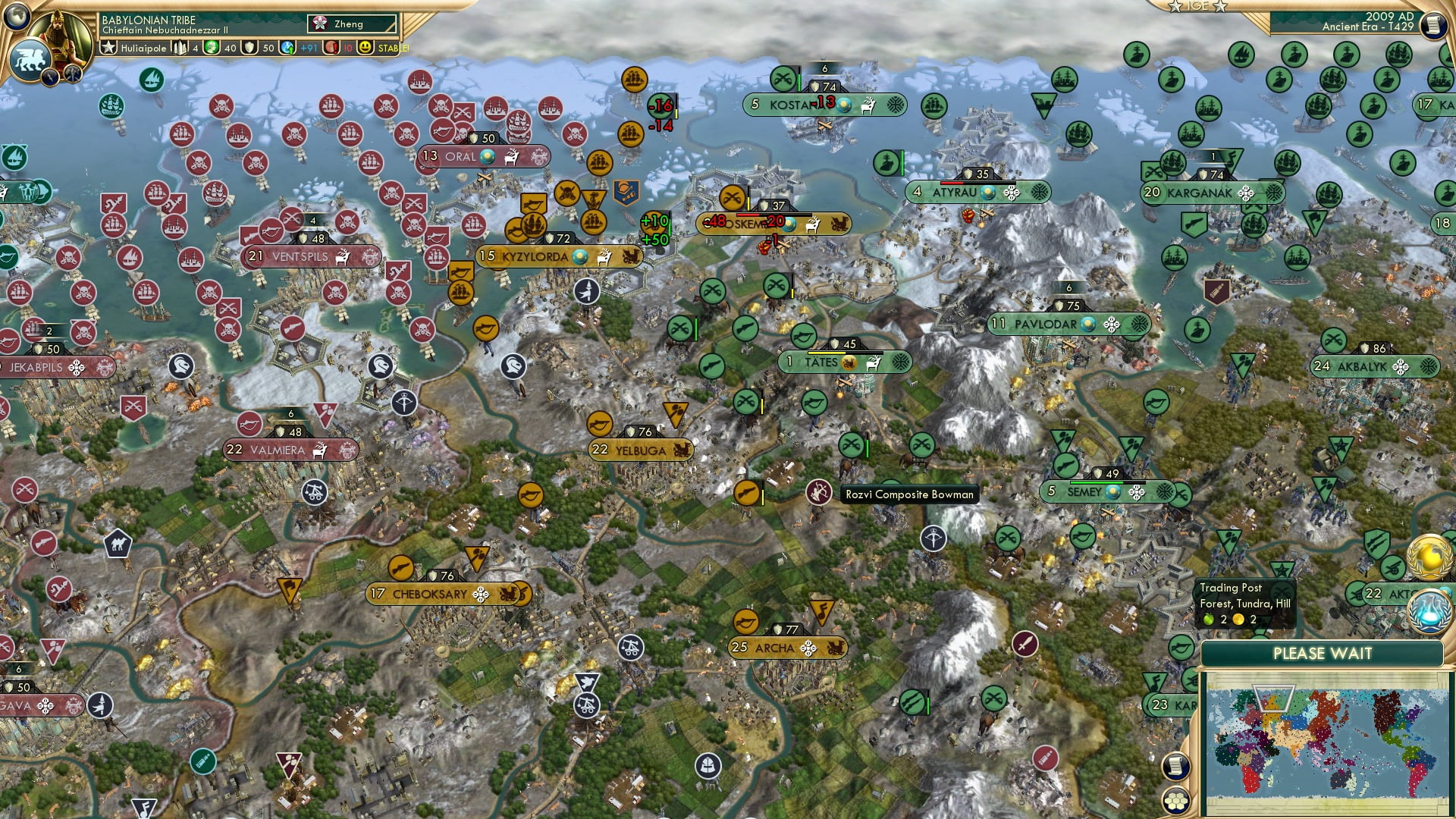
Task: Click the globe button in the top-left corner
Action: (x=17, y=18)
